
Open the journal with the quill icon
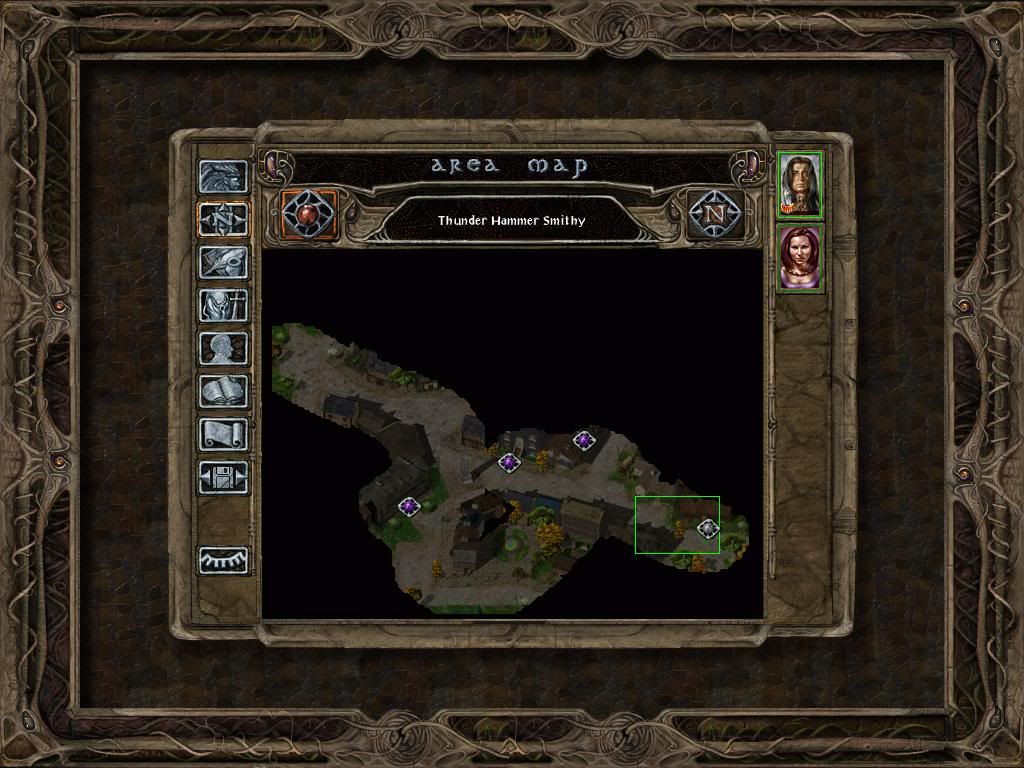click(223, 262)
